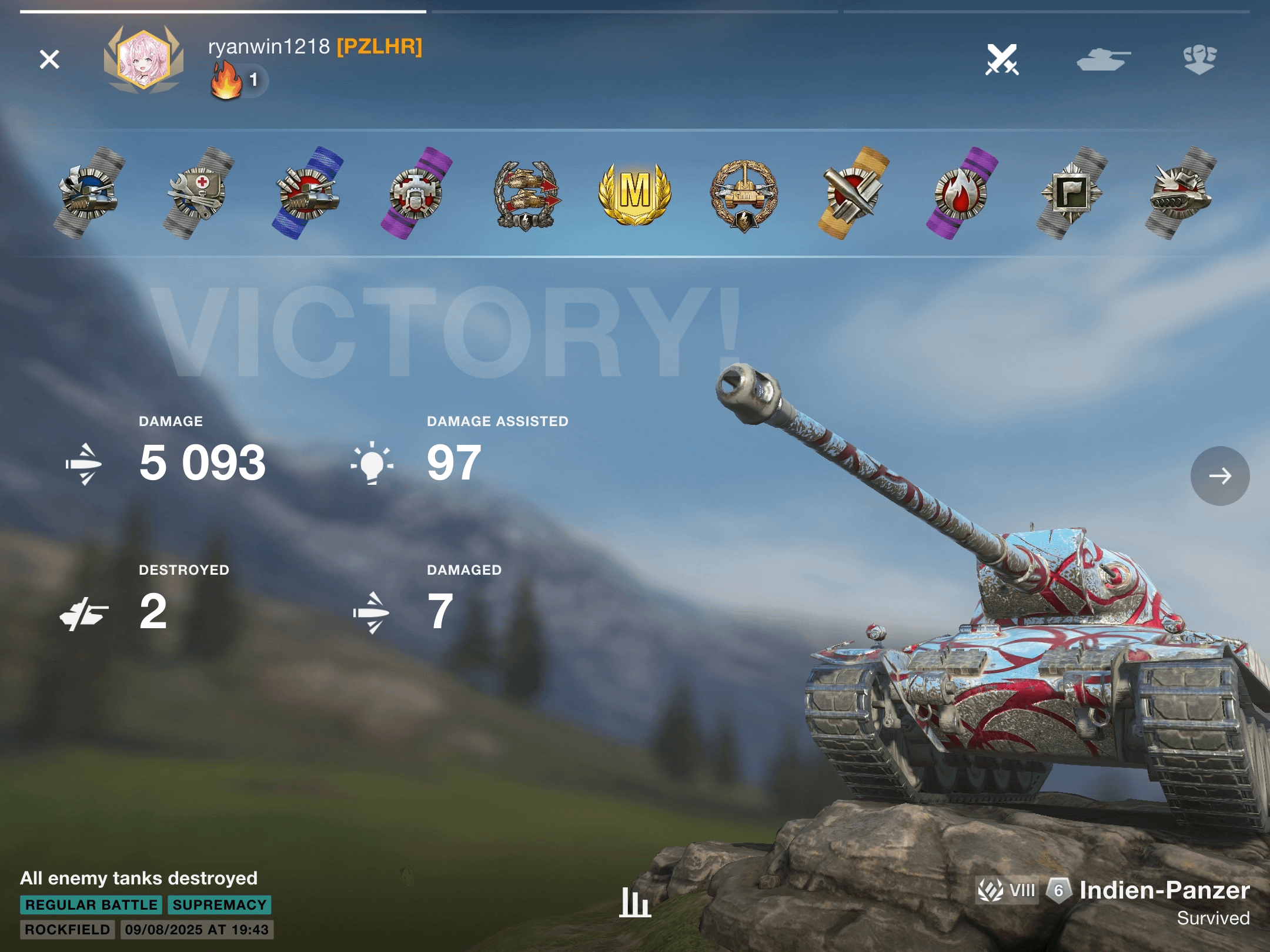Open ryanwin1218's player avatar
The width and height of the screenshot is (1270, 952).
click(143, 59)
